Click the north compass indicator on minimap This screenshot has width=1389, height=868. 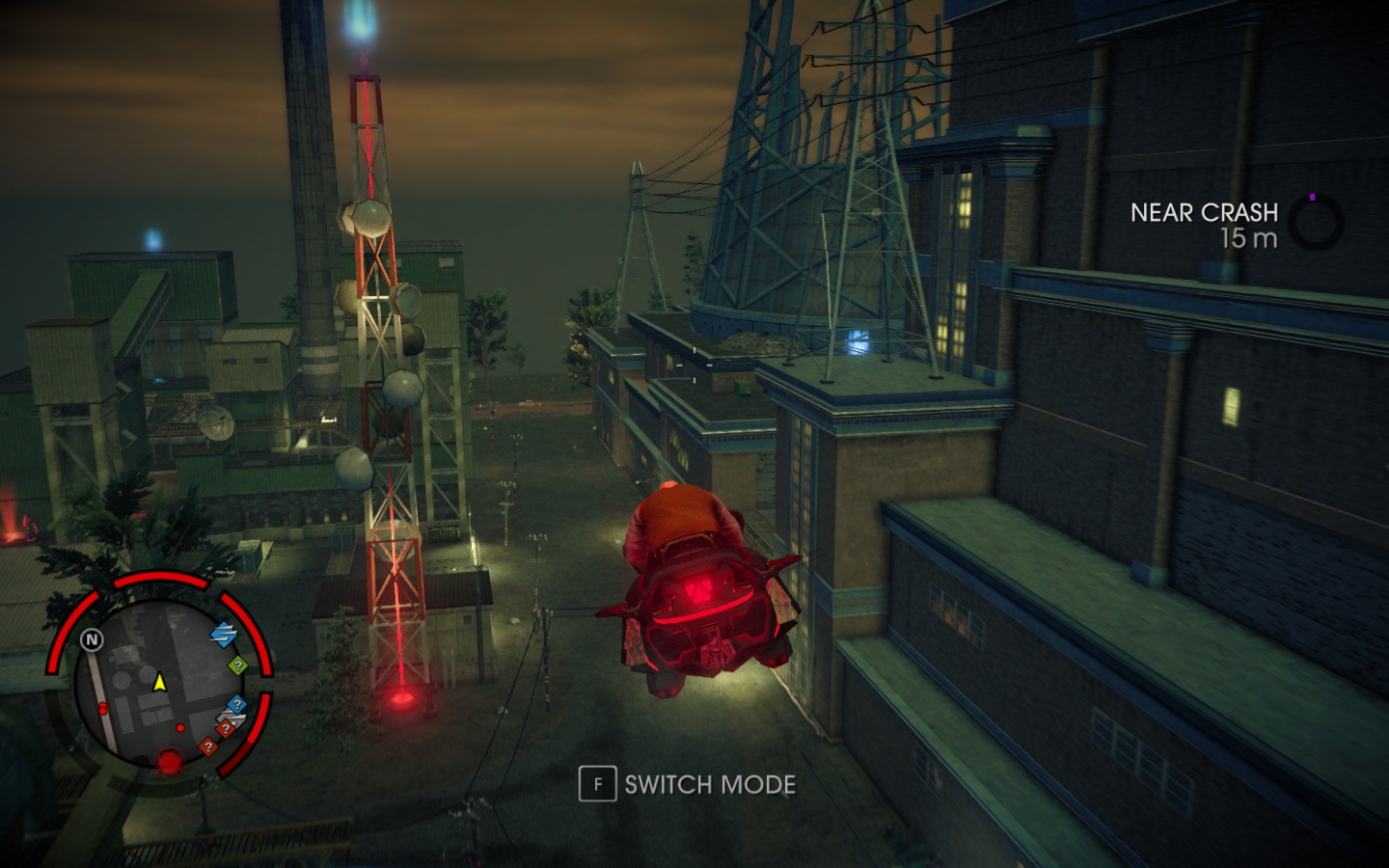pos(92,639)
